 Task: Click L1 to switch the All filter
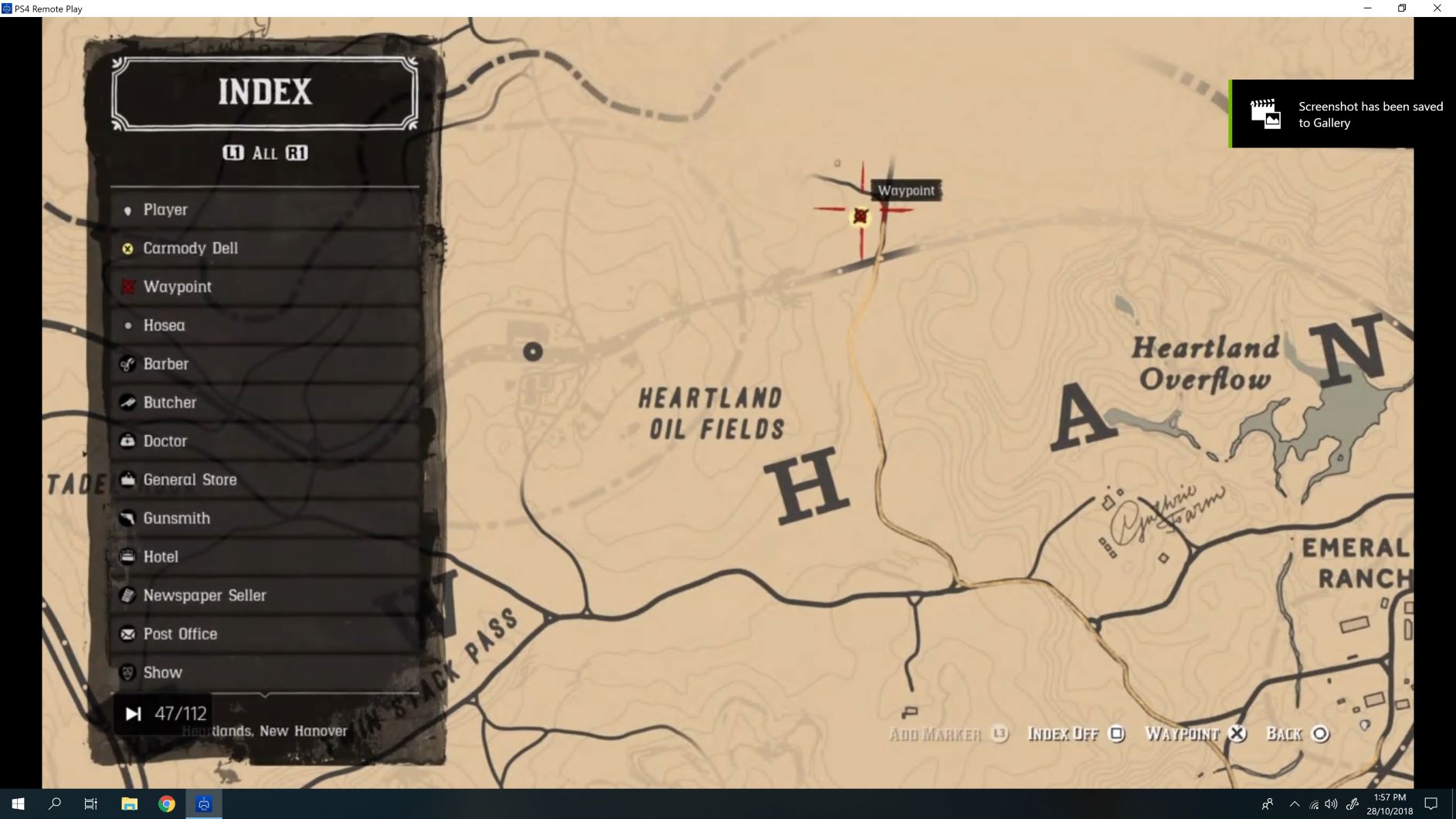pos(232,152)
